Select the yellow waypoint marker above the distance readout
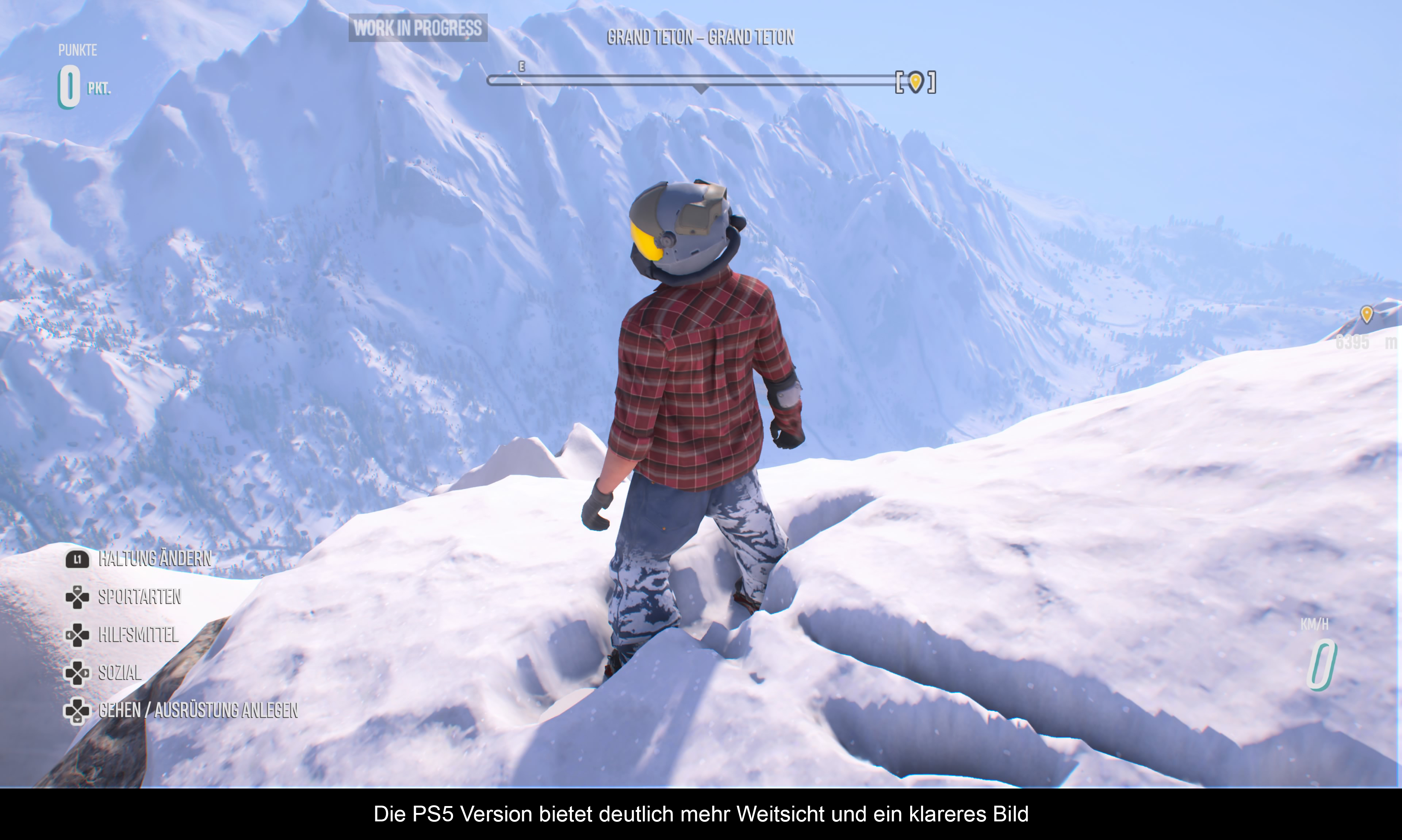The image size is (1402, 840). (1366, 314)
